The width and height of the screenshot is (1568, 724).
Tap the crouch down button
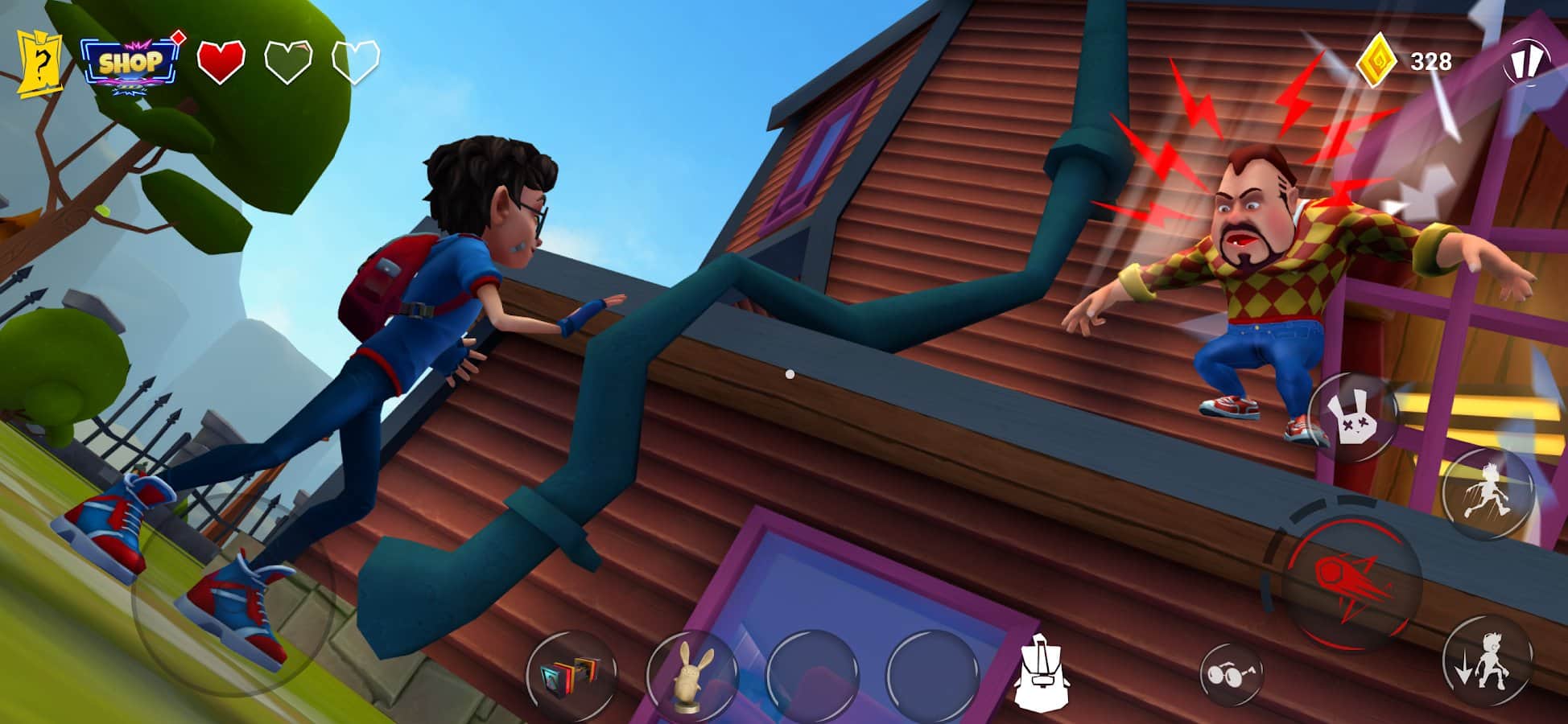tap(1487, 661)
